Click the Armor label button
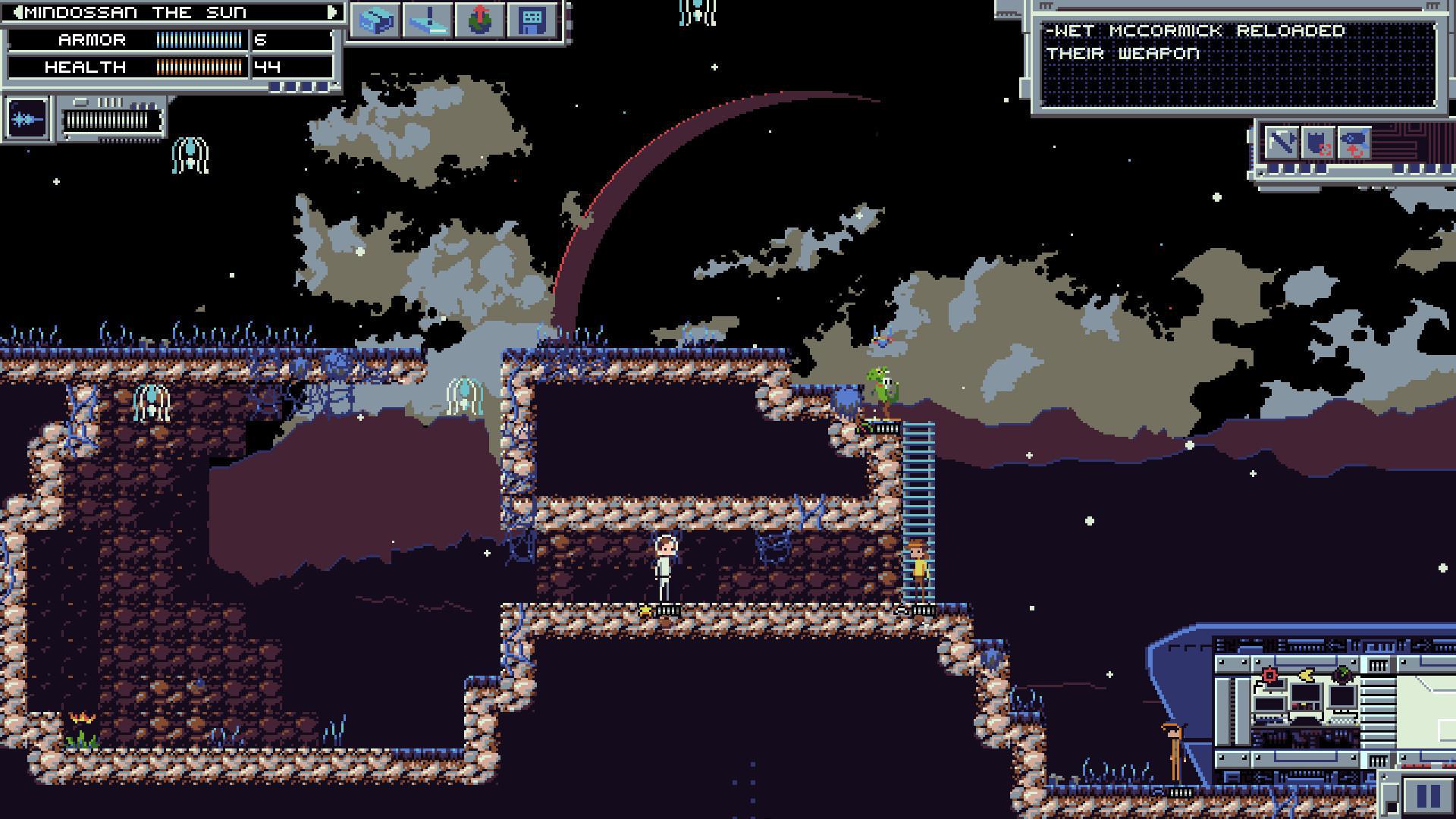1456x819 pixels. pos(92,39)
